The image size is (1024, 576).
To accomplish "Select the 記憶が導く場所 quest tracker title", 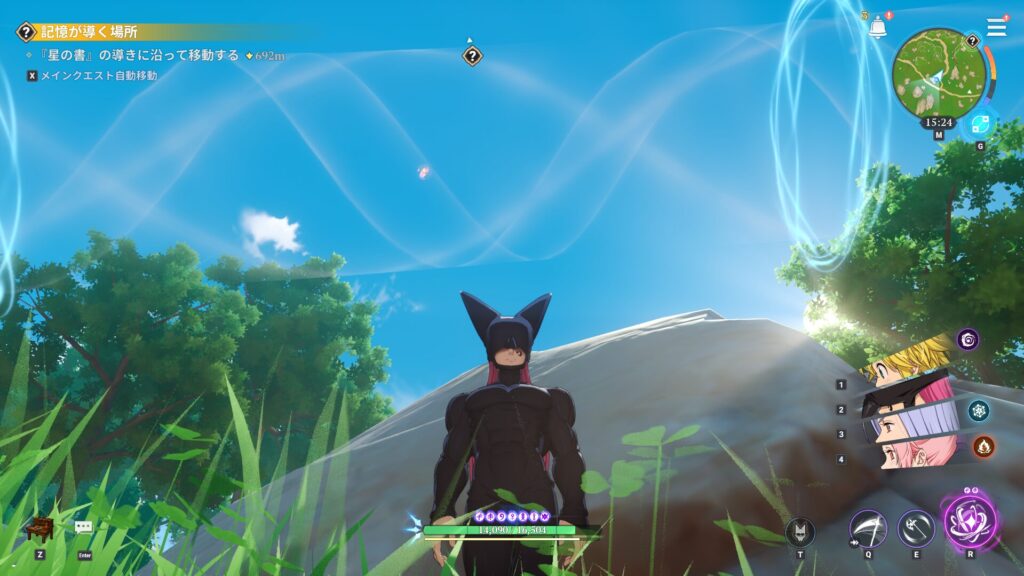I will pyautogui.click(x=88, y=32).
